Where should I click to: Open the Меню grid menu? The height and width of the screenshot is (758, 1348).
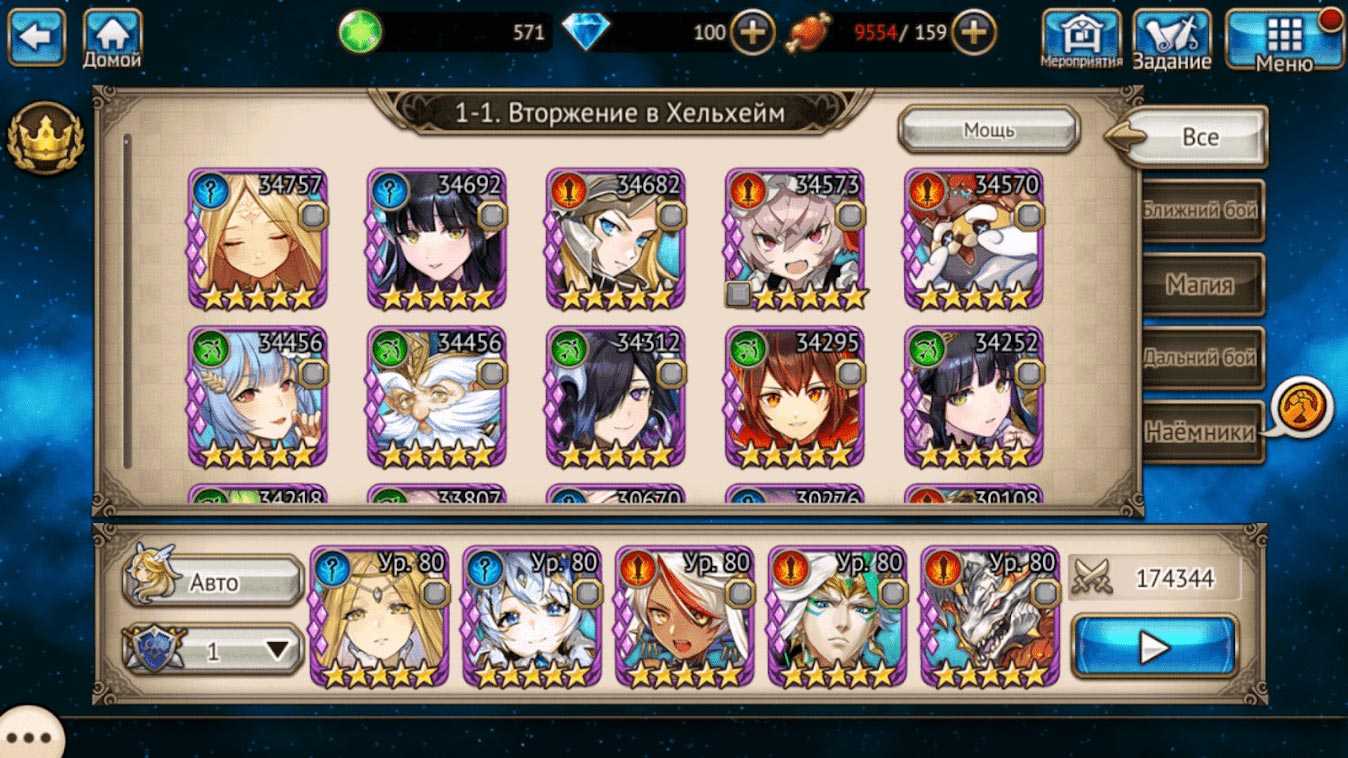(x=1284, y=39)
